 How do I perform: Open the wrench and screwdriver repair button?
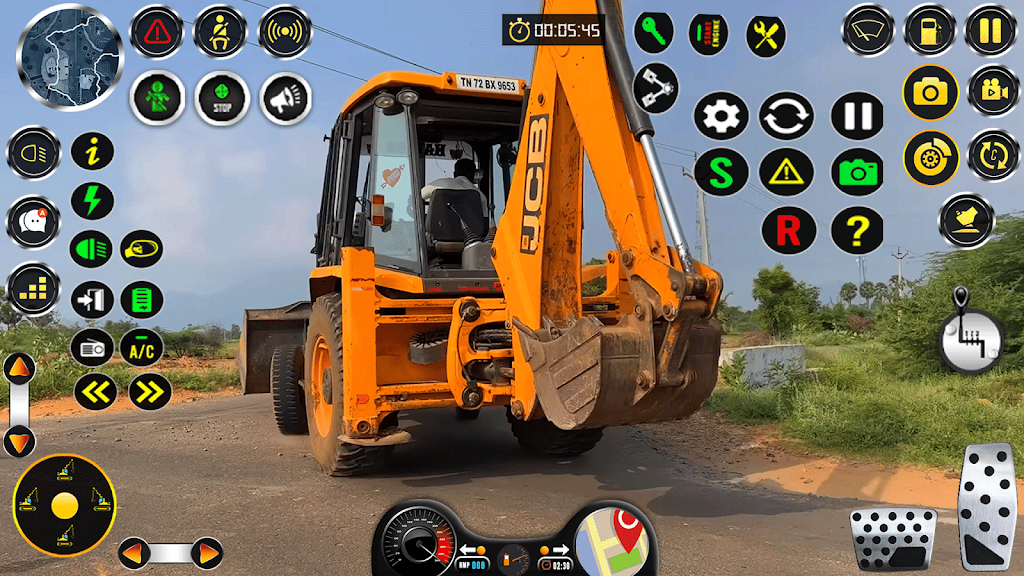point(766,36)
